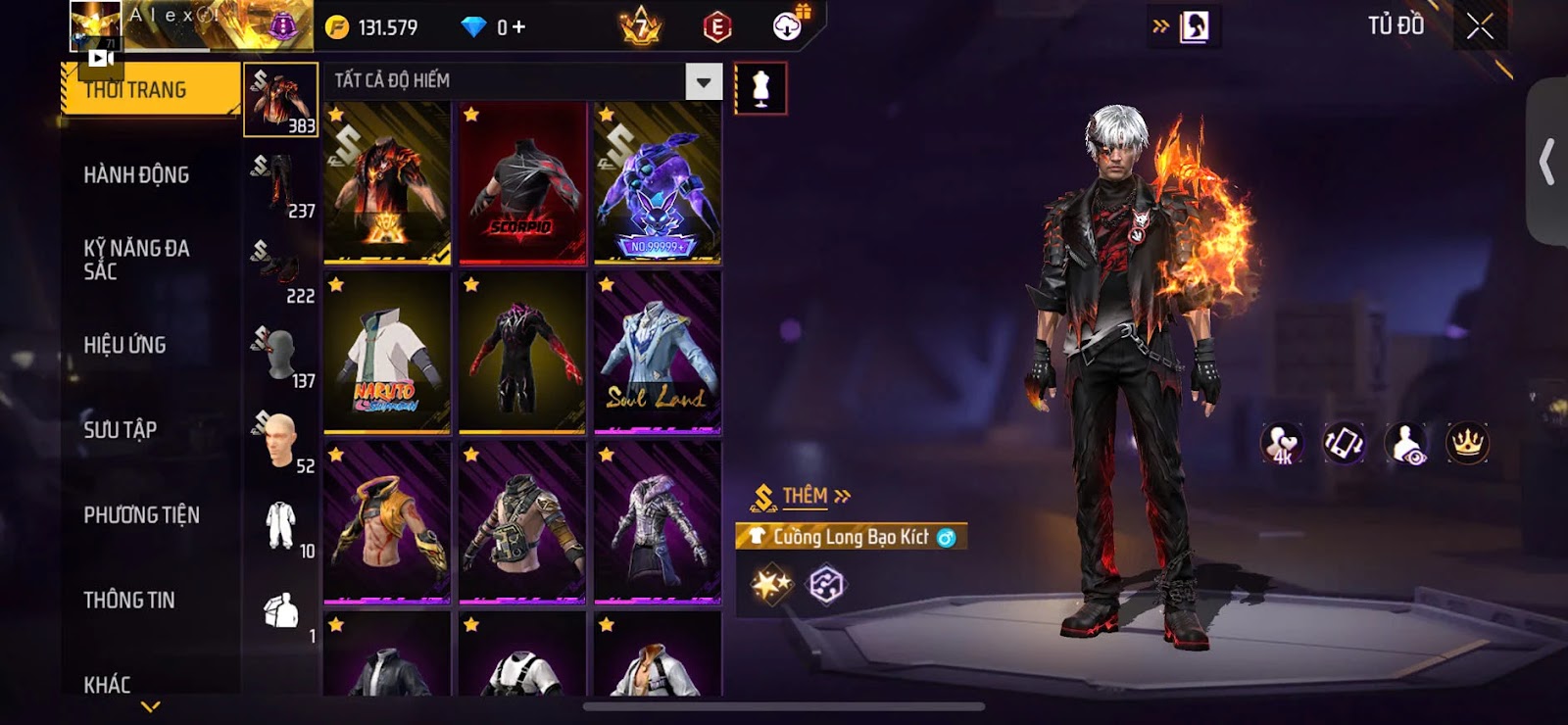Switch to the Kỹ Năng Đa Sắc tab
This screenshot has width=1568, height=725.
coord(136,260)
